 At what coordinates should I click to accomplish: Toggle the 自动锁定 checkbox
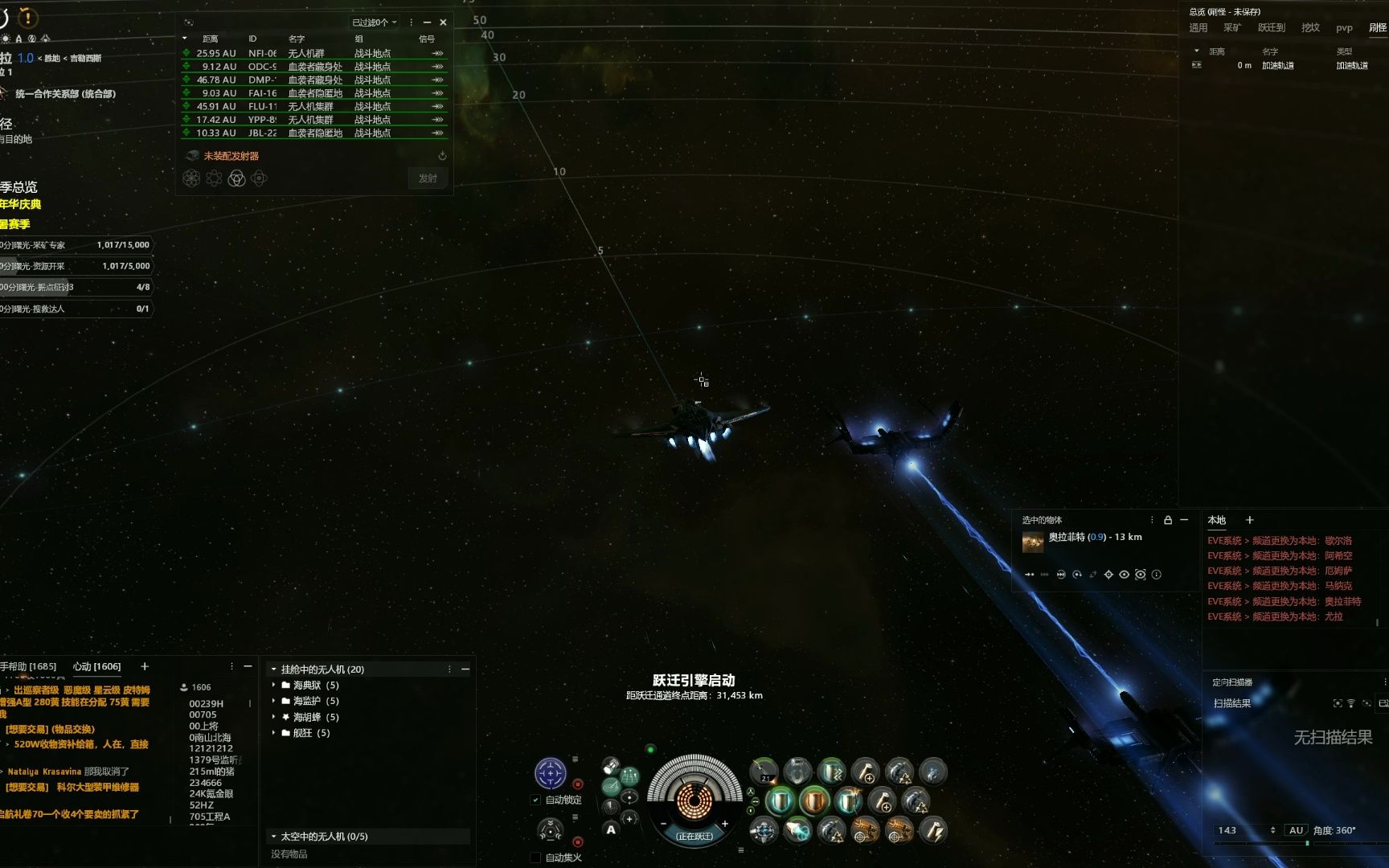click(535, 800)
